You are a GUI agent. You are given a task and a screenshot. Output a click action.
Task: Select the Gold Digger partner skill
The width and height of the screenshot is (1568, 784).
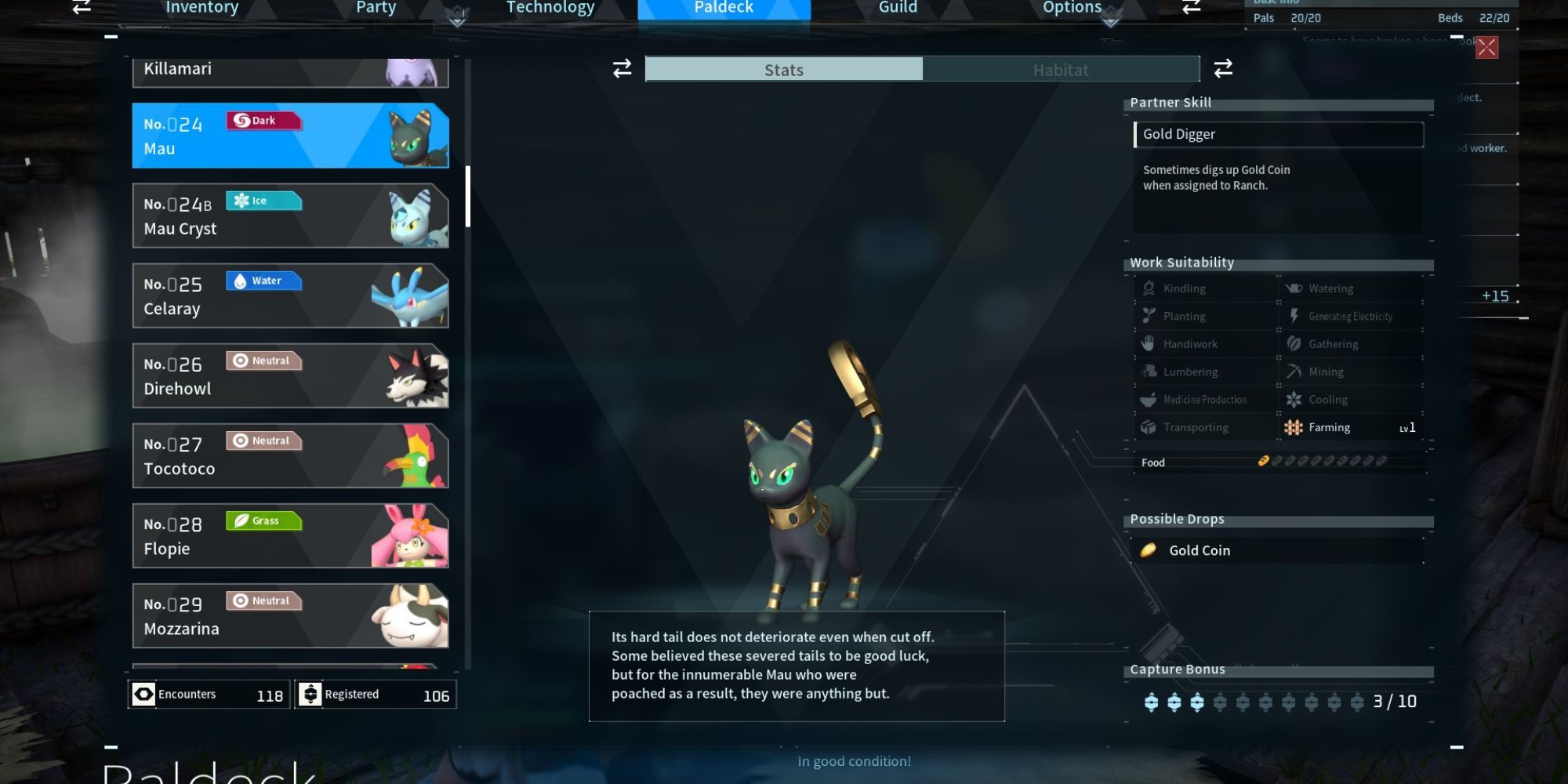coord(1278,134)
